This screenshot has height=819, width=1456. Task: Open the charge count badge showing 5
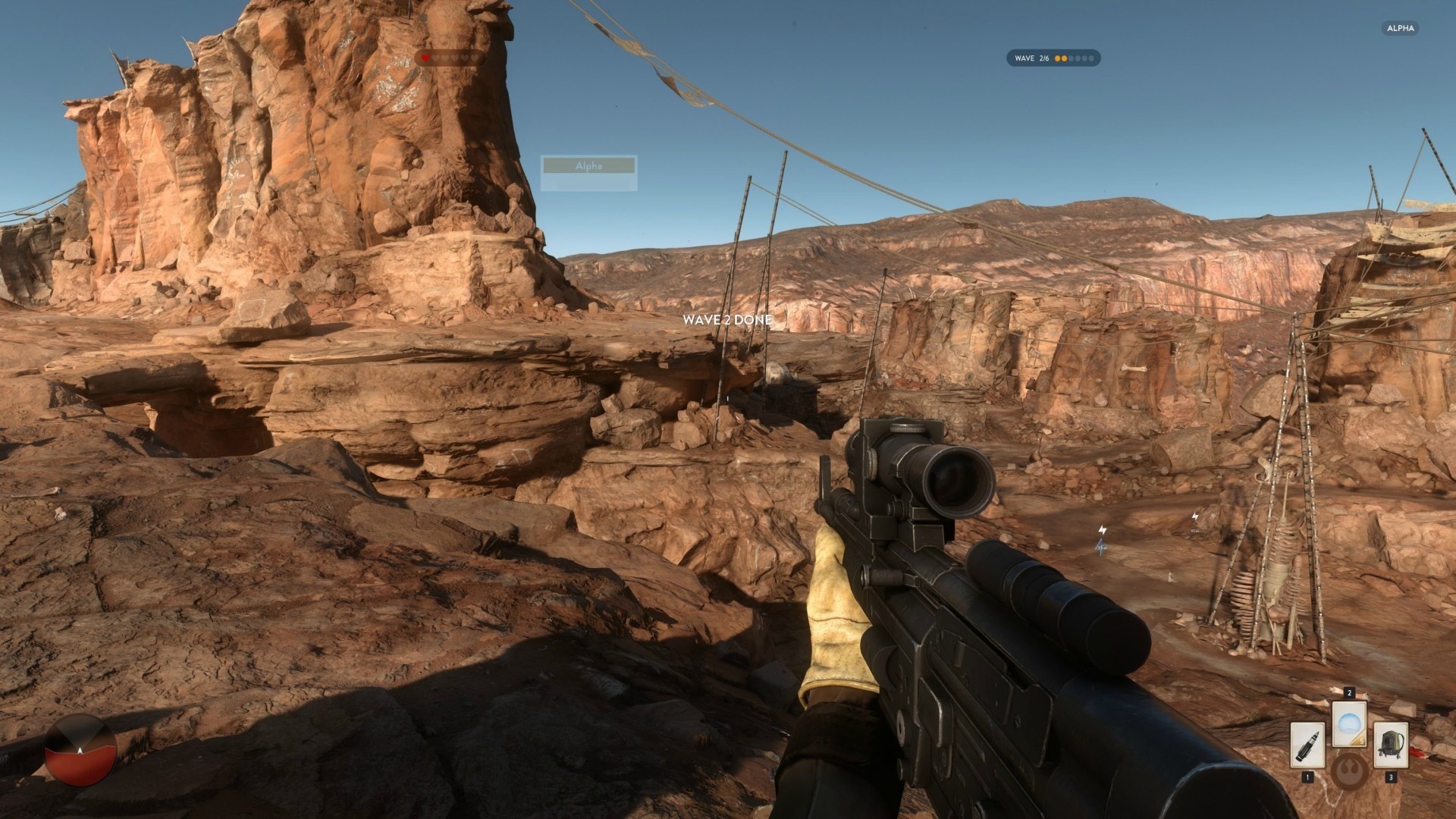click(1361, 741)
